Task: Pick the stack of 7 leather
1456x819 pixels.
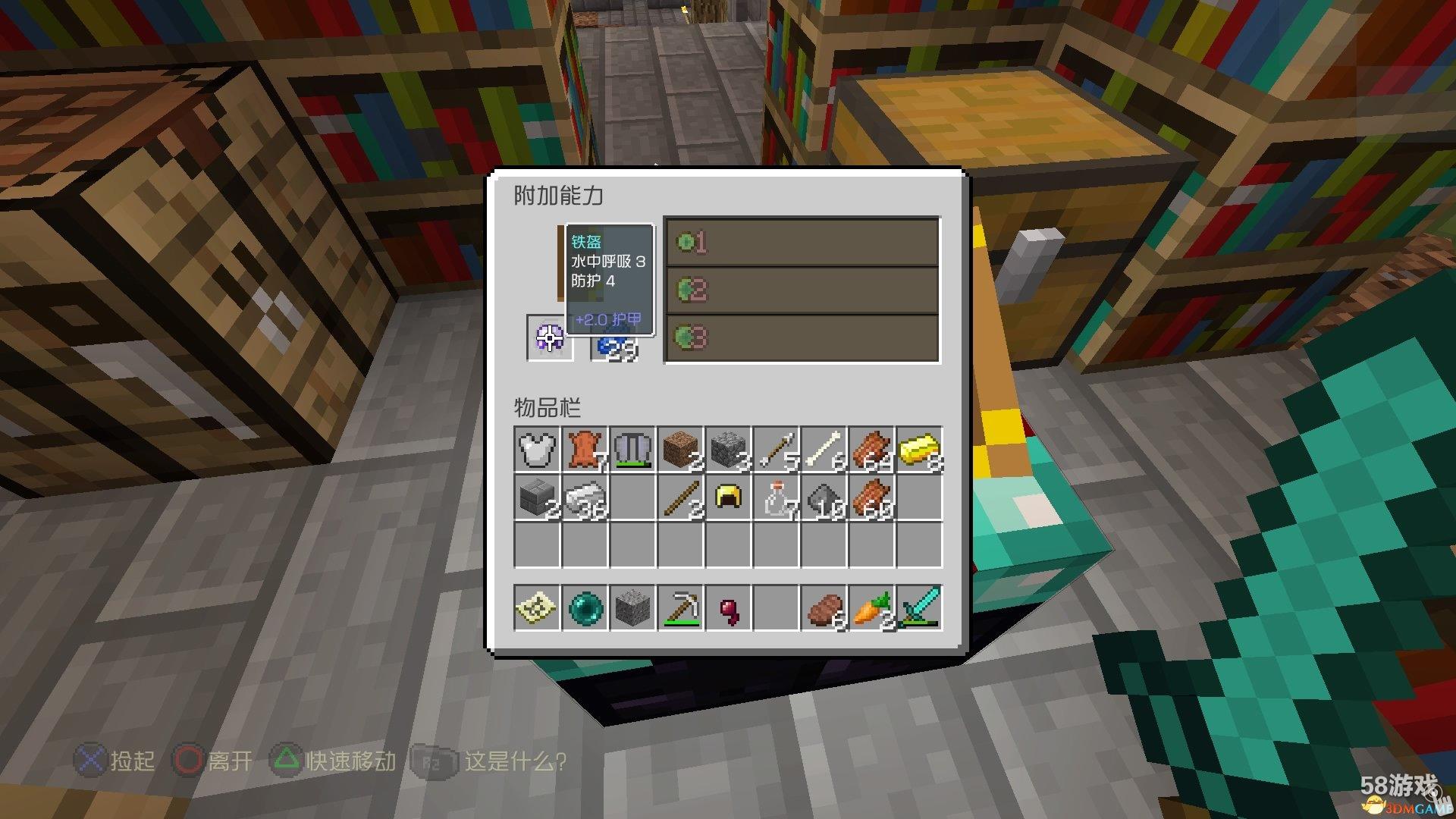Action: click(585, 450)
